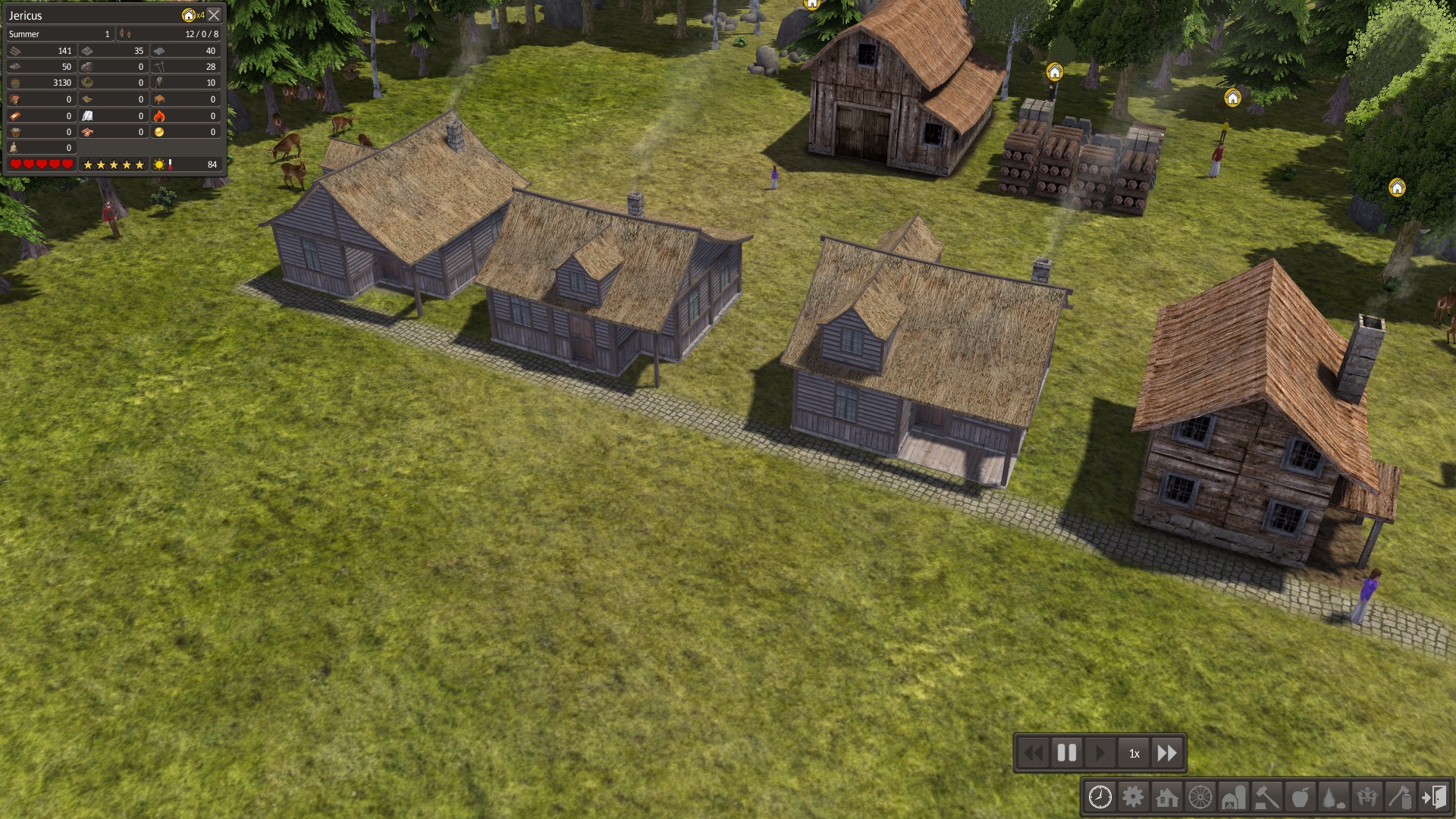The width and height of the screenshot is (1456, 819).
Task: Open the house building menu
Action: point(1167,797)
